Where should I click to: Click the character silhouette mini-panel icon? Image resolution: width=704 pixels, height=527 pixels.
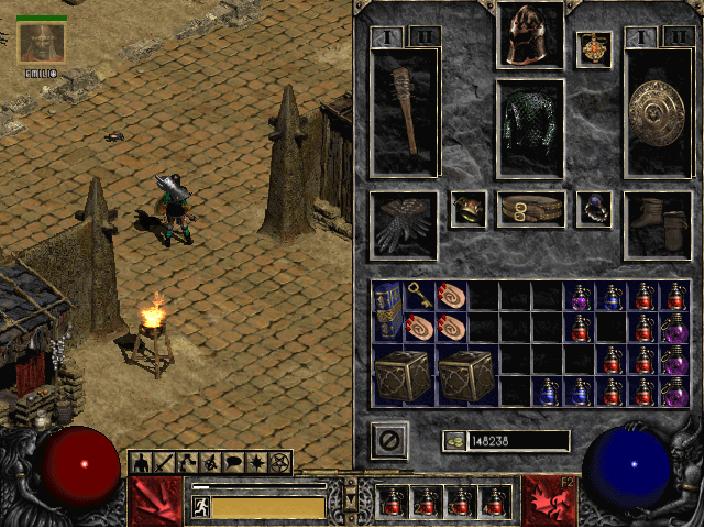tap(141, 463)
